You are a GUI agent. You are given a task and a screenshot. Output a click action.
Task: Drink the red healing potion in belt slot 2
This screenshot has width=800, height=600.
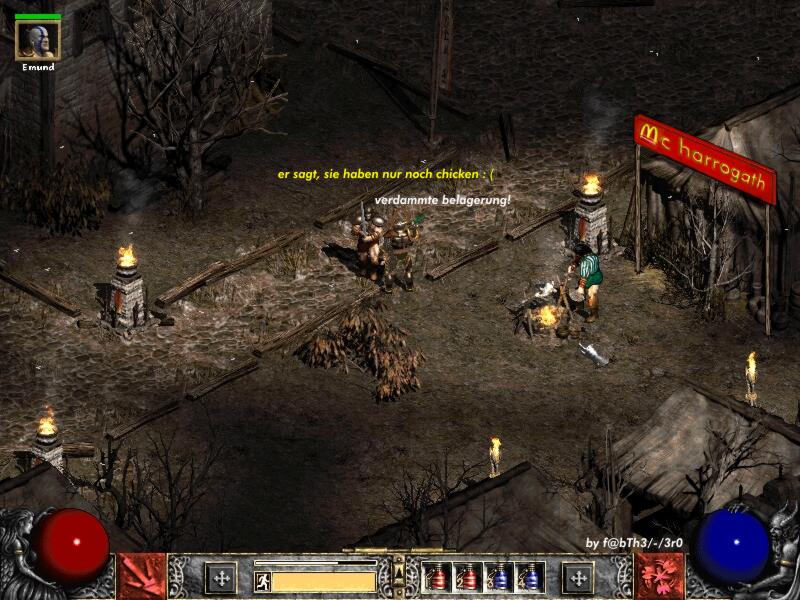(x=467, y=577)
